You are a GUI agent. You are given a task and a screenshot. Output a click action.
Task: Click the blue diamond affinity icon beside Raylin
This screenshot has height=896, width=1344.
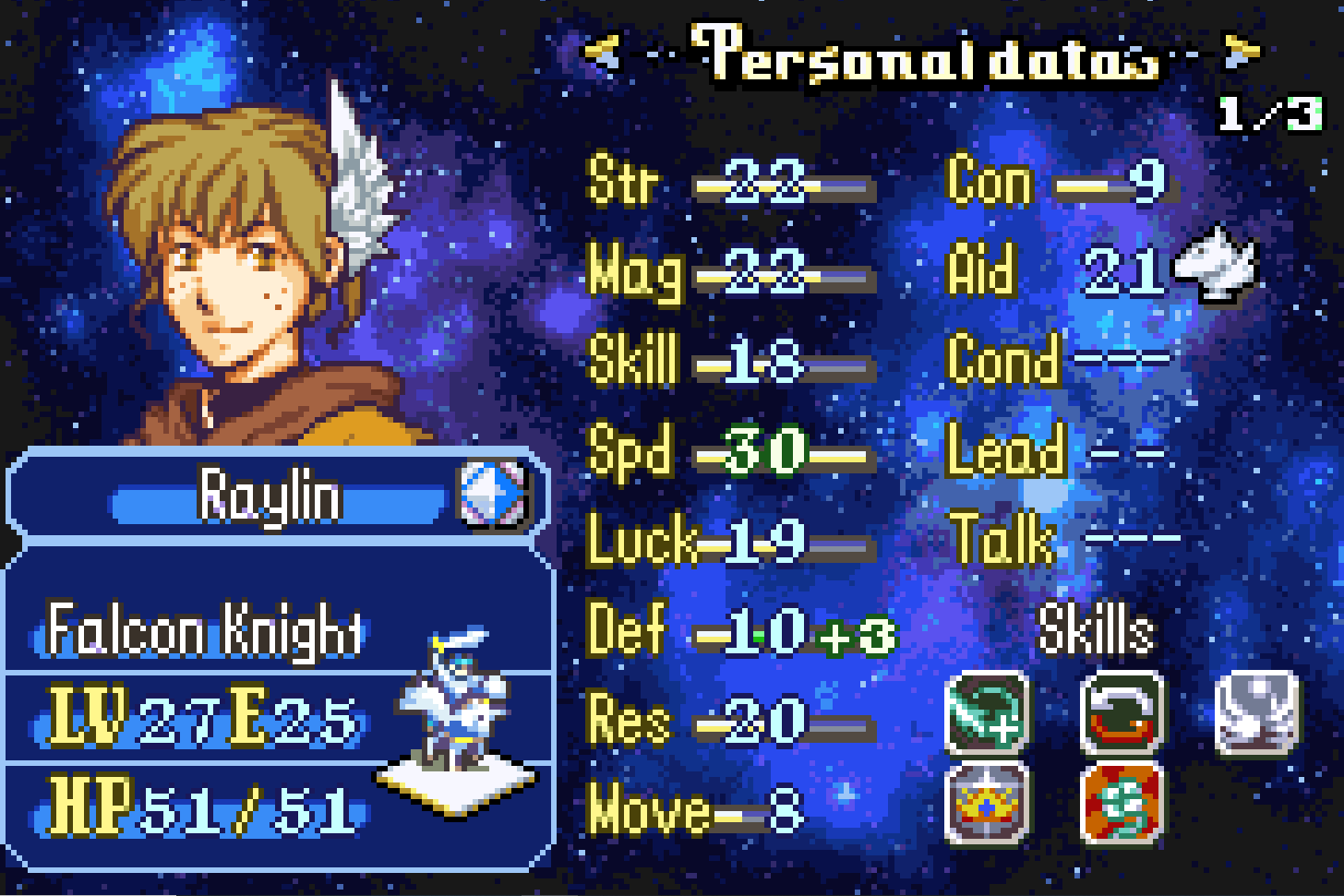click(x=493, y=496)
